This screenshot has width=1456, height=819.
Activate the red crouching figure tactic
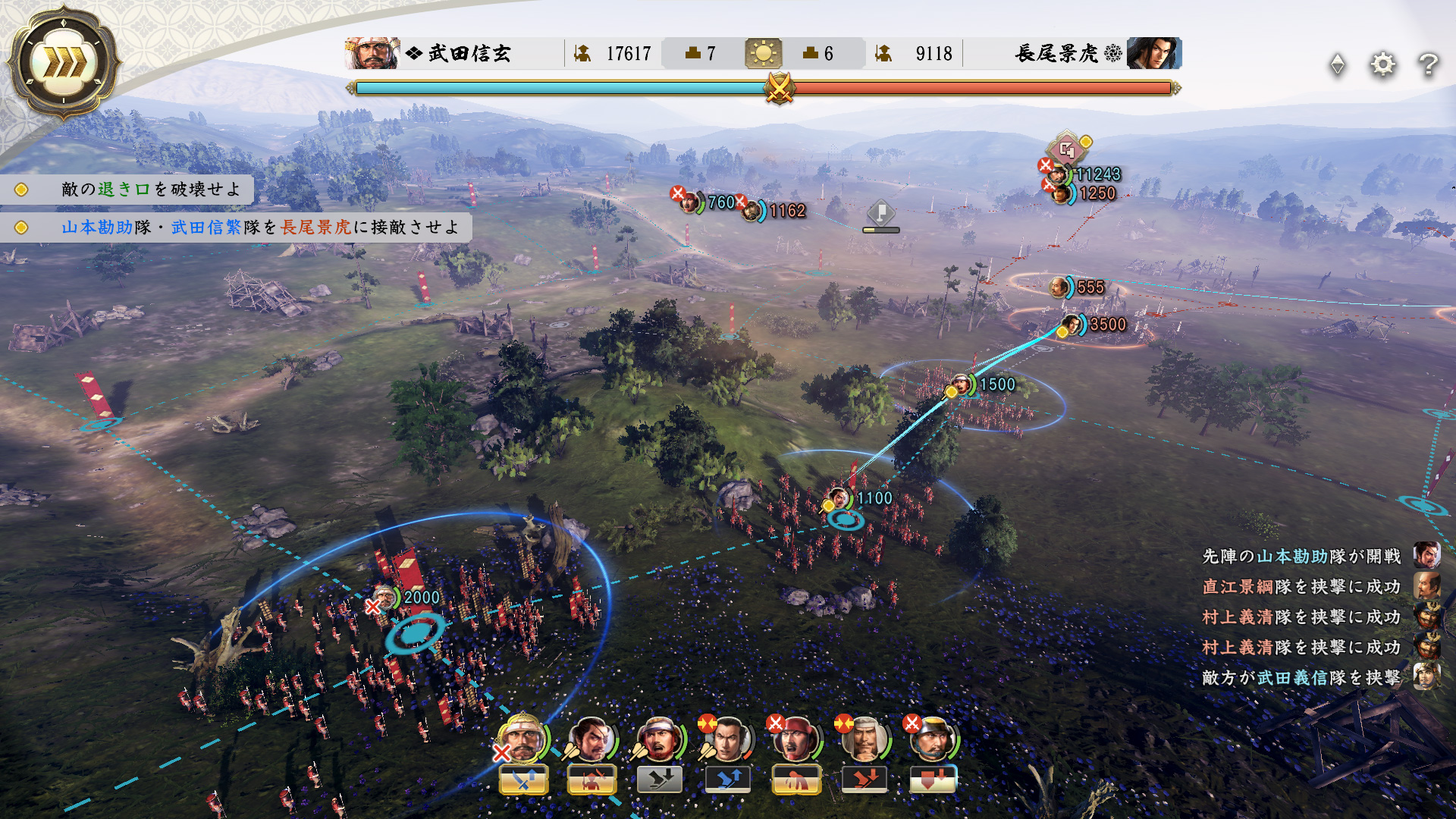tap(796, 779)
